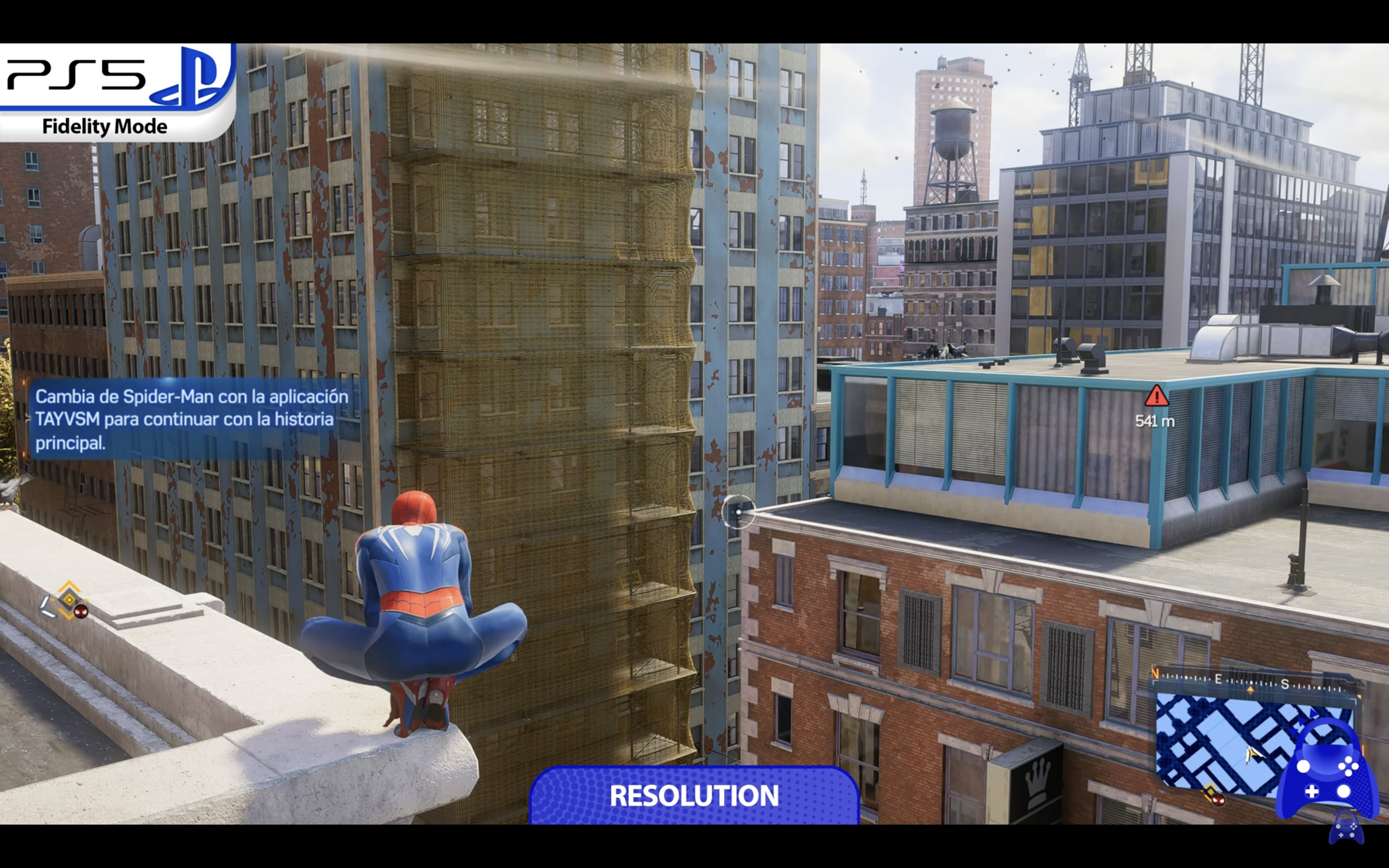Click the yellow compass heading indicator arrow
1389x868 pixels.
click(x=1251, y=690)
